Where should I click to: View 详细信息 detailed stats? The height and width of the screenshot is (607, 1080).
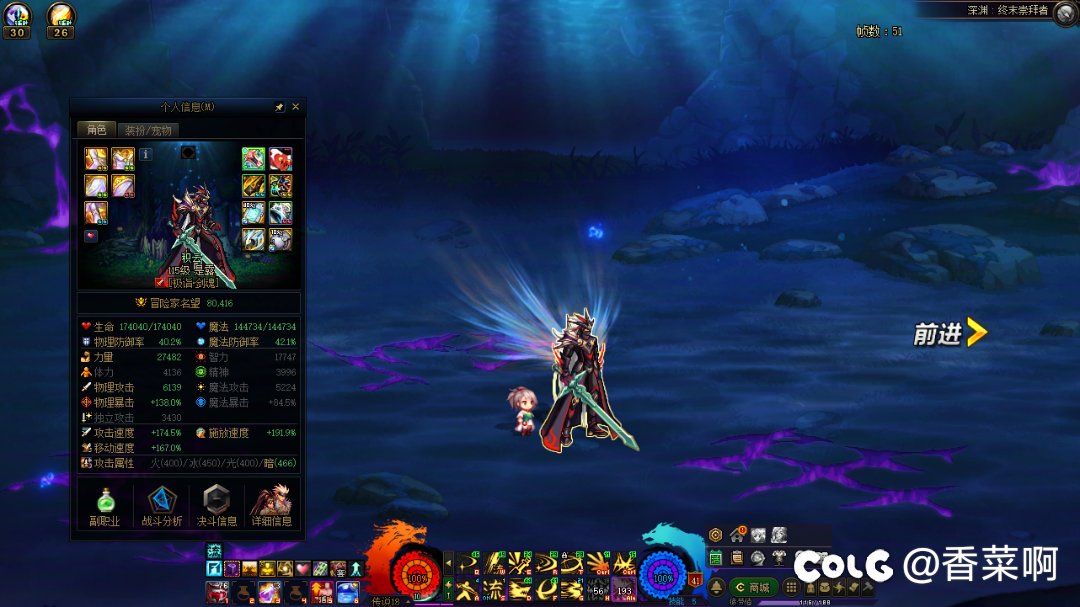coord(271,506)
